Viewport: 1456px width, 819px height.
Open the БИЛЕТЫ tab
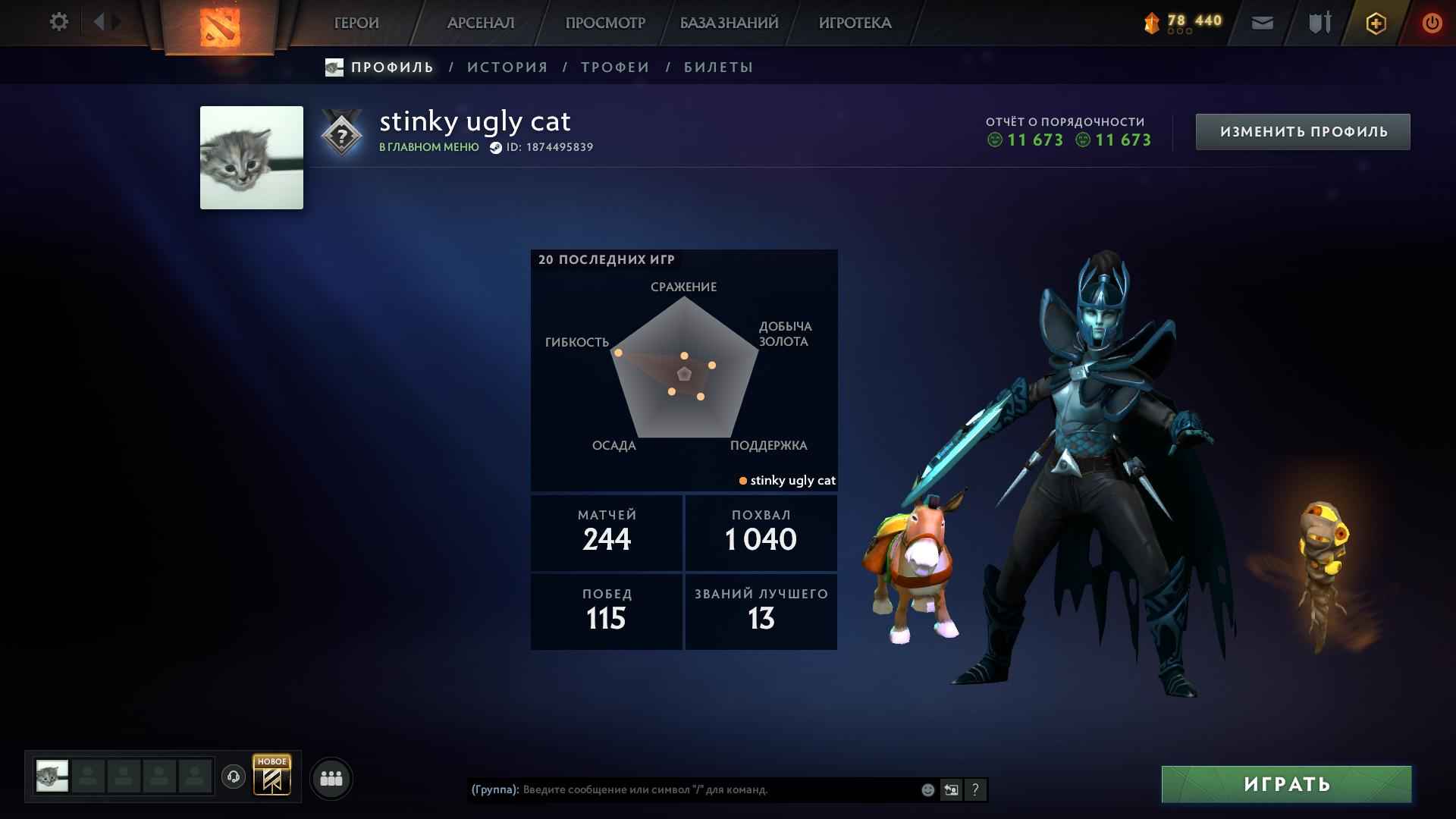click(716, 67)
